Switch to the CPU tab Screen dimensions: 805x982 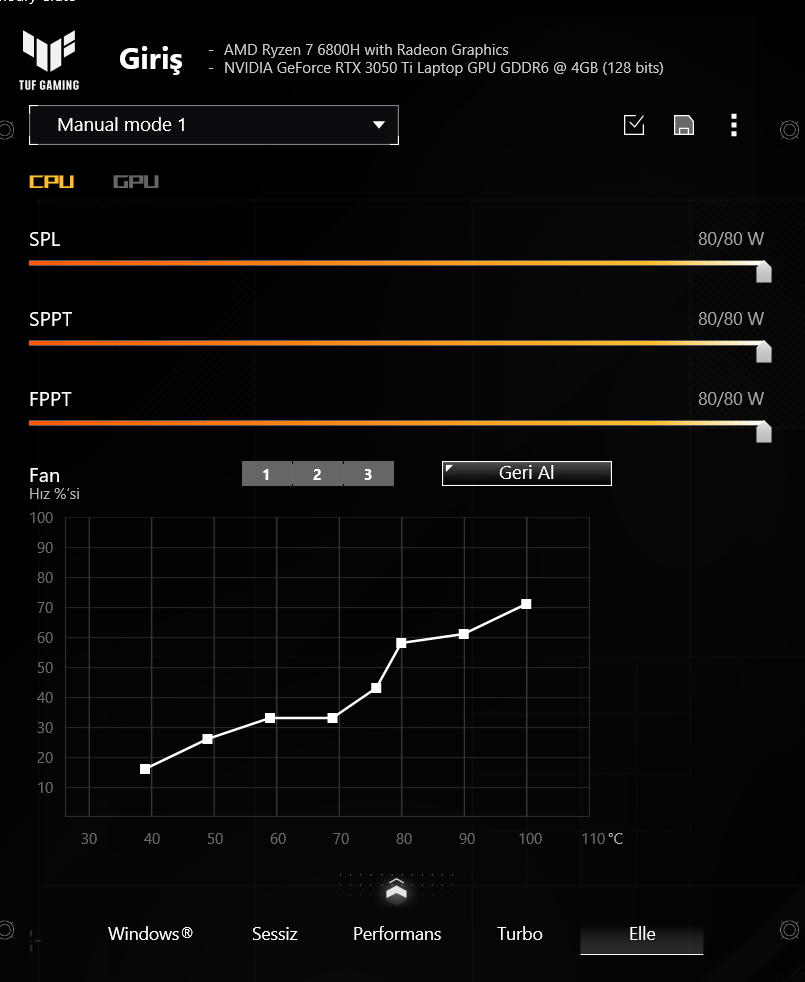tap(52, 182)
